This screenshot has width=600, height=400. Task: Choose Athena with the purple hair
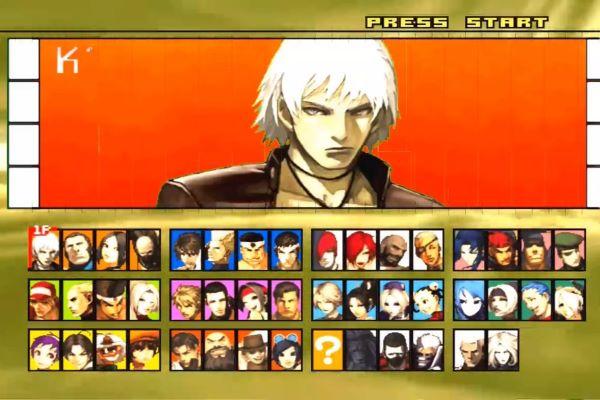click(x=45, y=350)
